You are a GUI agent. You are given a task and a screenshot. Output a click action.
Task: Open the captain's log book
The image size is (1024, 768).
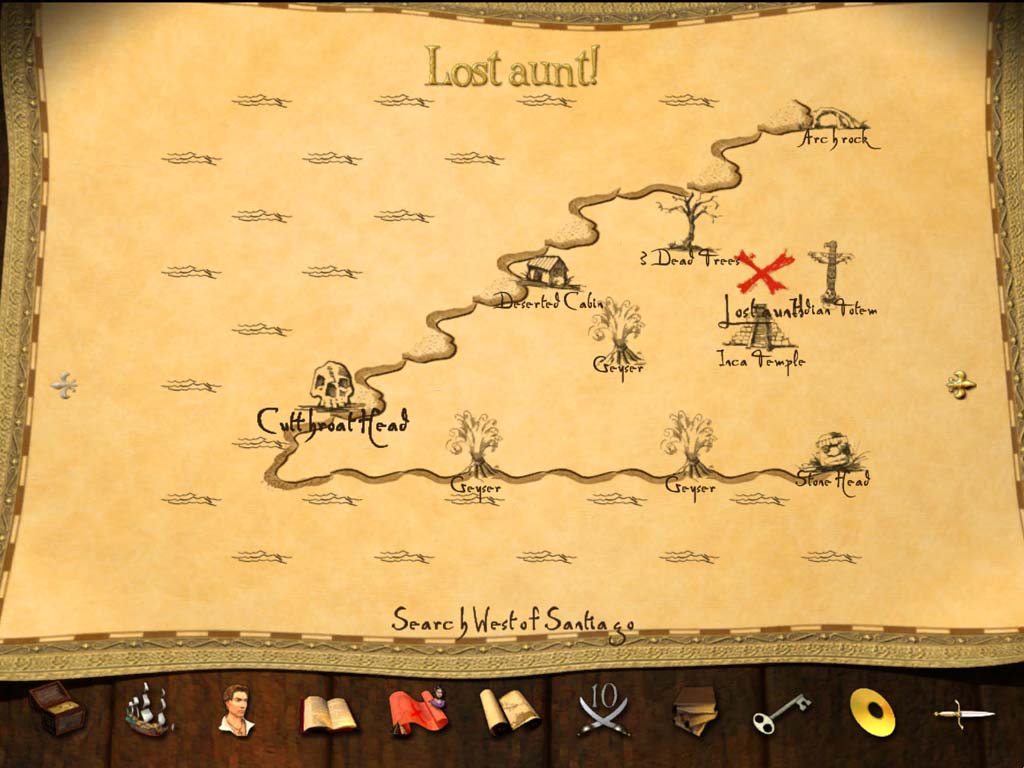tap(328, 713)
